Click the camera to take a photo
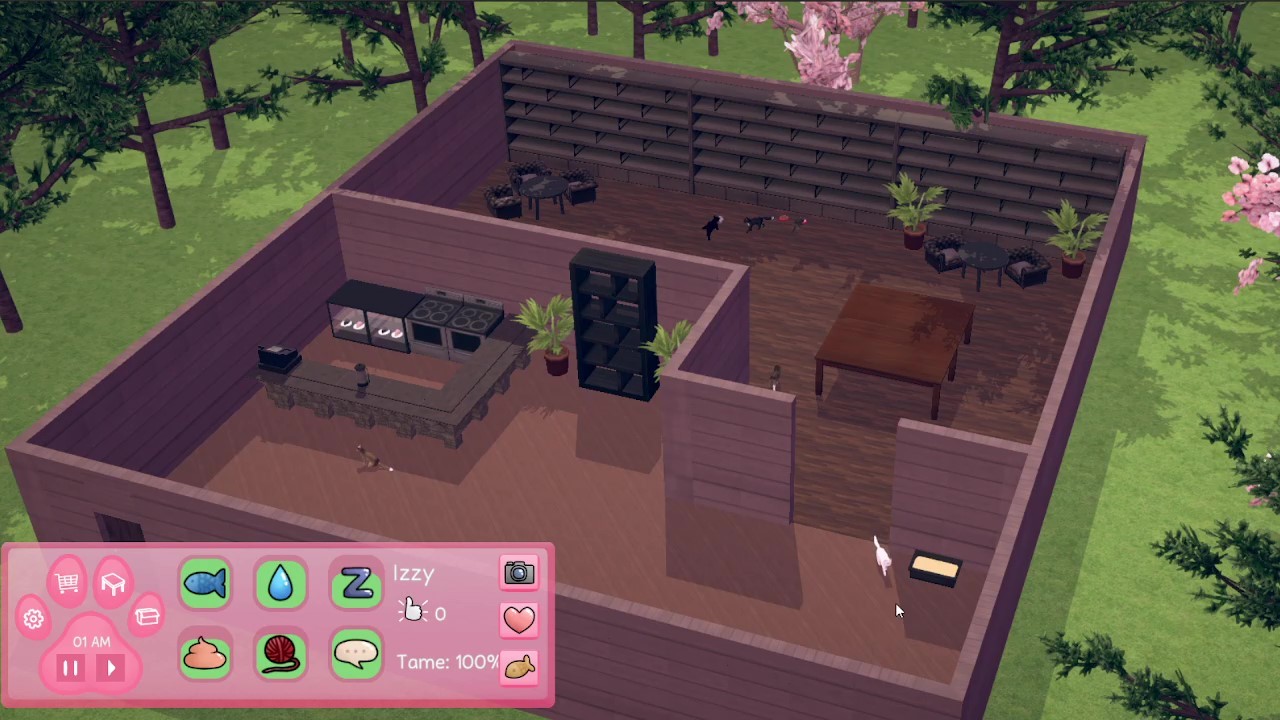This screenshot has width=1280, height=720. (x=519, y=573)
